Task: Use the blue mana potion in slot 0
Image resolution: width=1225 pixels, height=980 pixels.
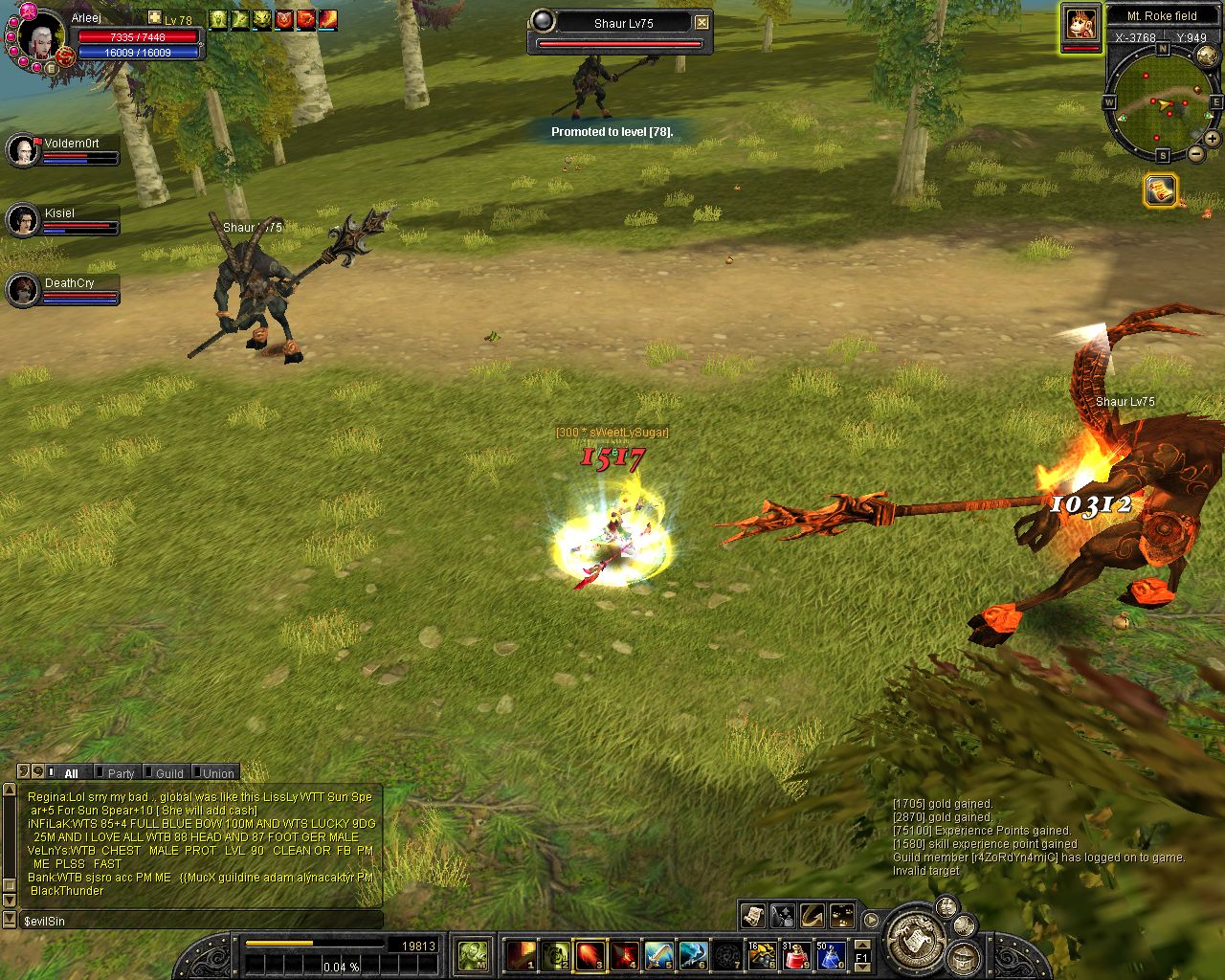Action: [x=830, y=954]
